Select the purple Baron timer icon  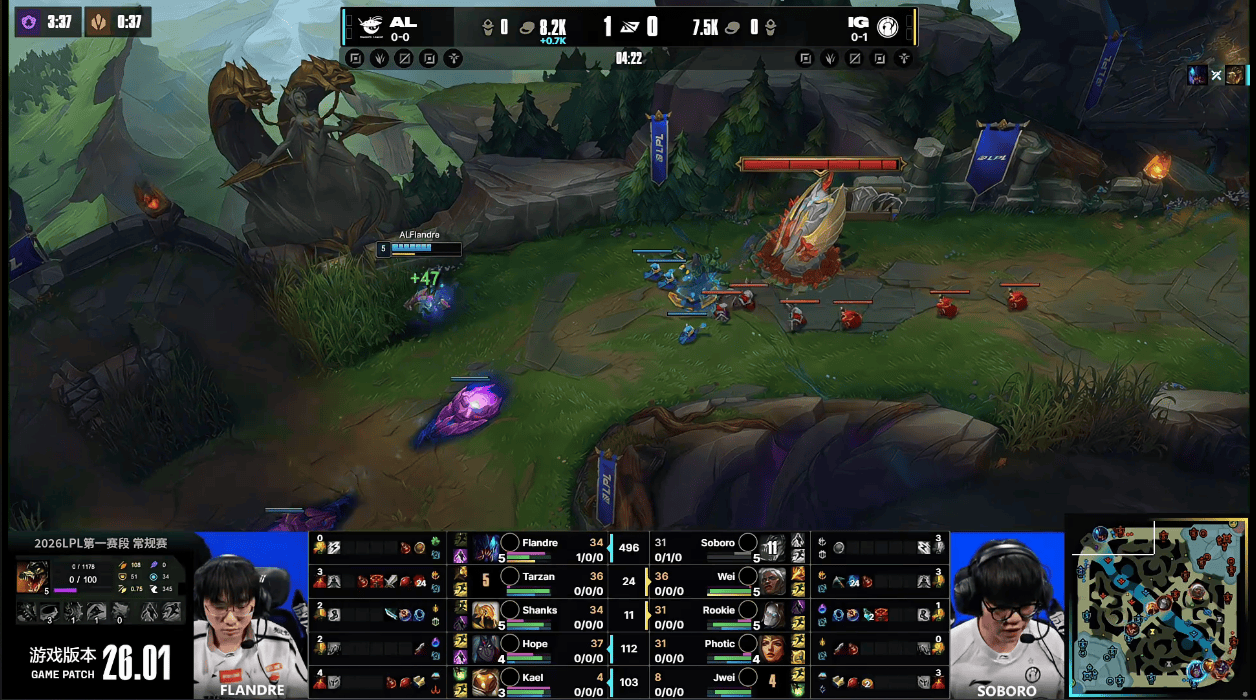click(x=30, y=22)
